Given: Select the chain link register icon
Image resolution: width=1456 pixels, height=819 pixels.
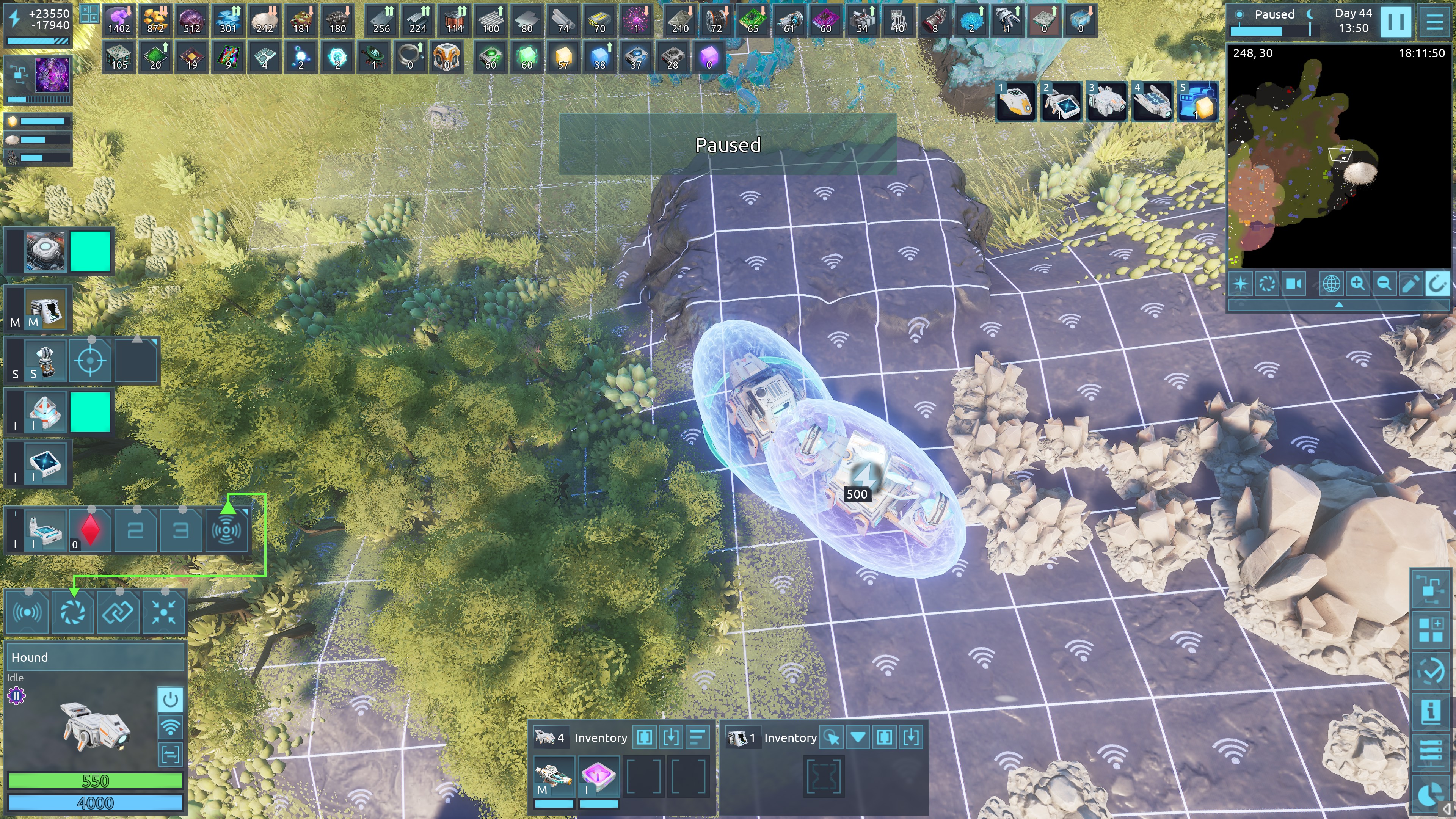Looking at the screenshot, I should [x=119, y=612].
